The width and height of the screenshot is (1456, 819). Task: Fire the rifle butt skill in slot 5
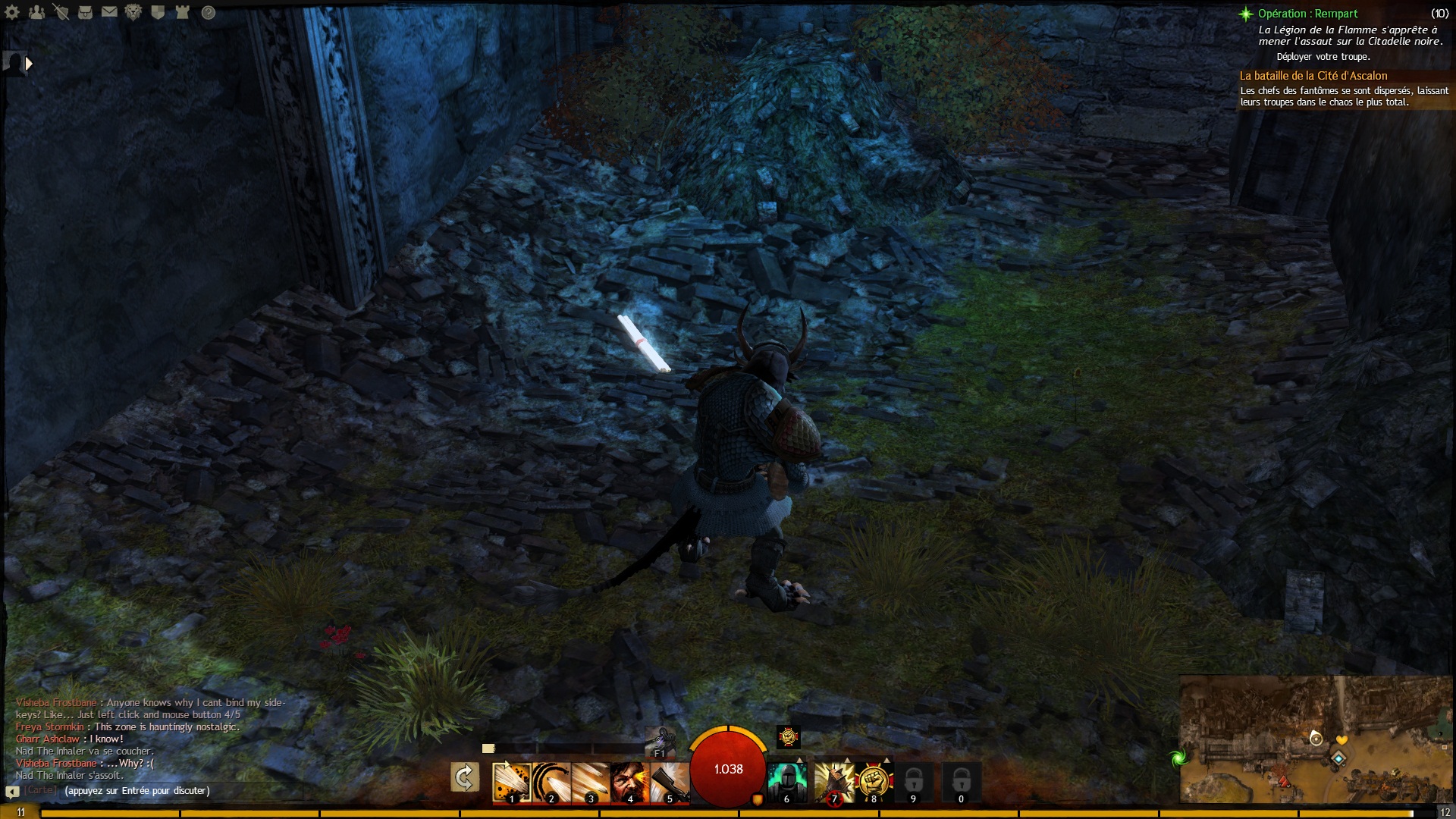point(669,782)
